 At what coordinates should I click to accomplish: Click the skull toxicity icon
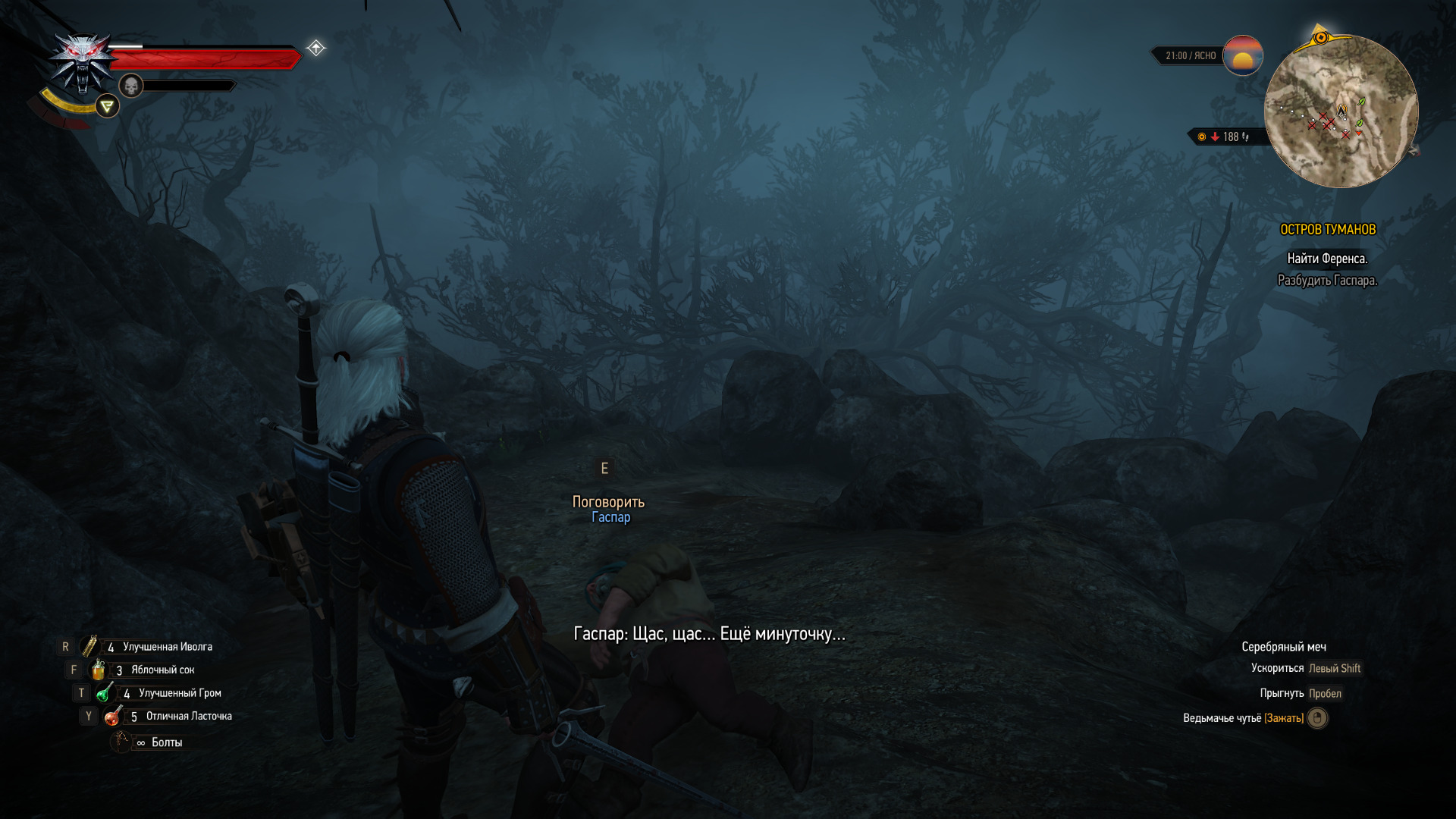tap(131, 86)
